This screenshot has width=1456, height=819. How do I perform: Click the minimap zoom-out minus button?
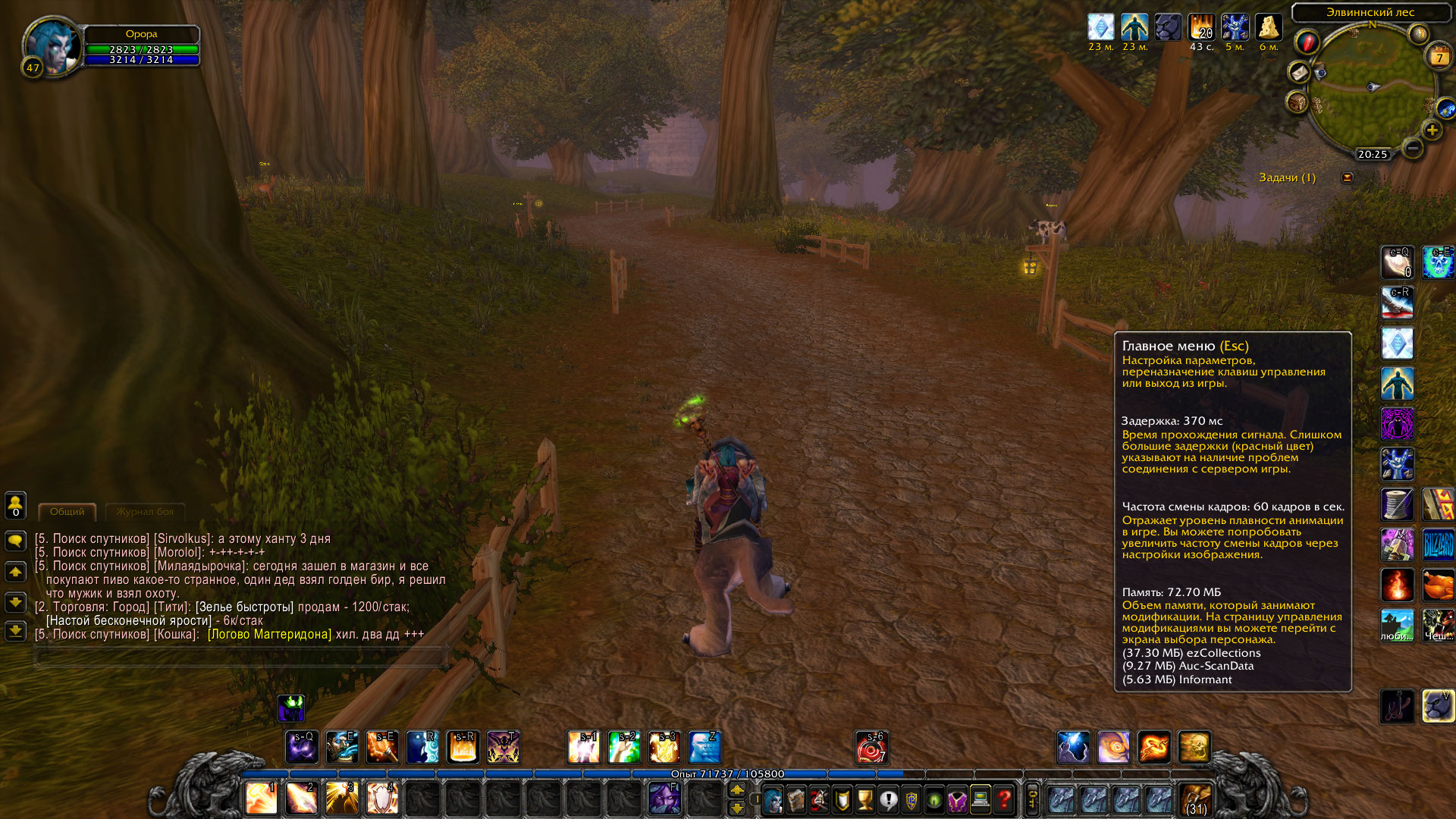(1415, 149)
